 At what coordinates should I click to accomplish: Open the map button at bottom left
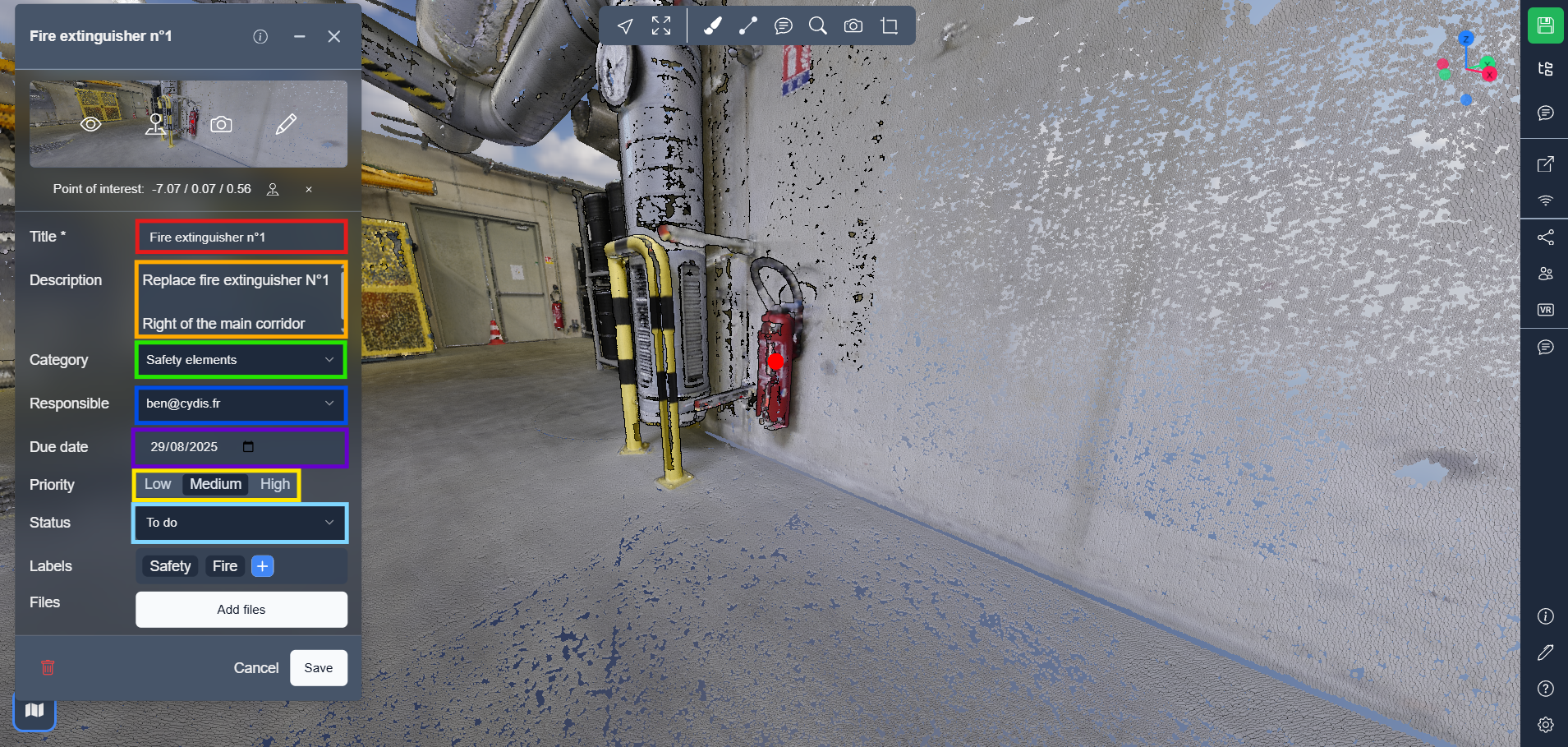34,710
